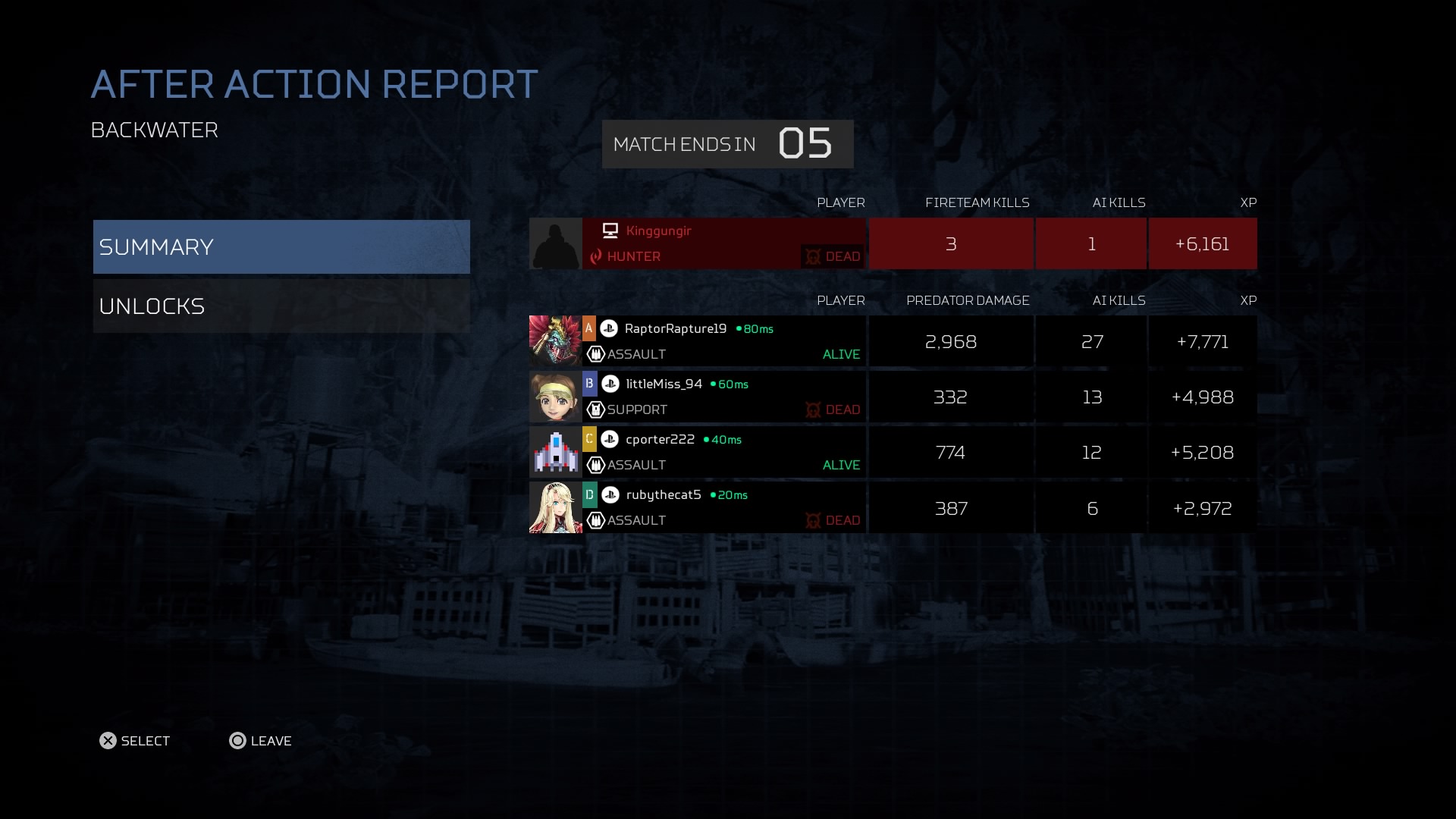Select RaptorRapture19's player row
Viewport: 1456px width, 819px height.
click(x=723, y=341)
